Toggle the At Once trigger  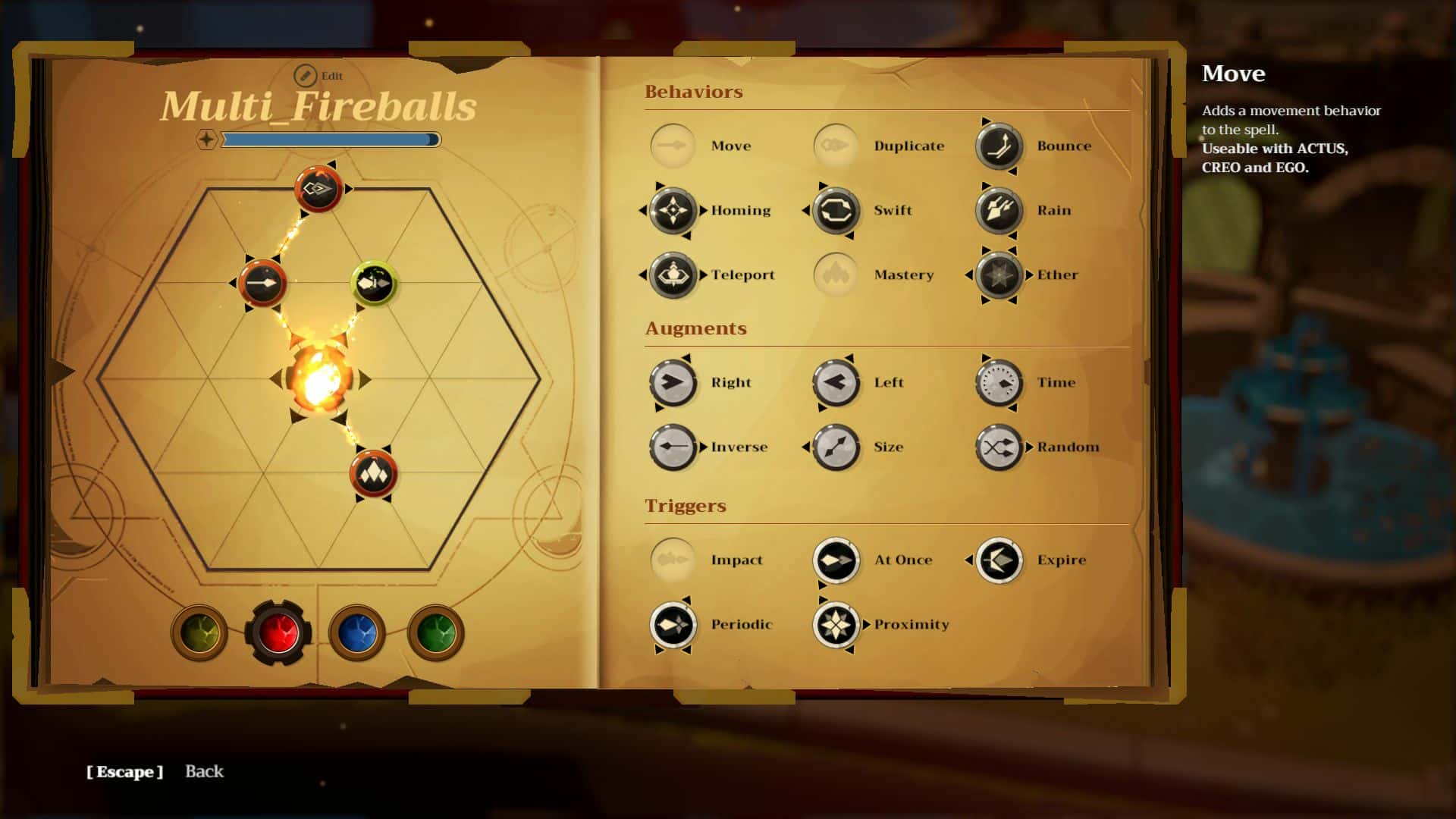pyautogui.click(x=836, y=560)
